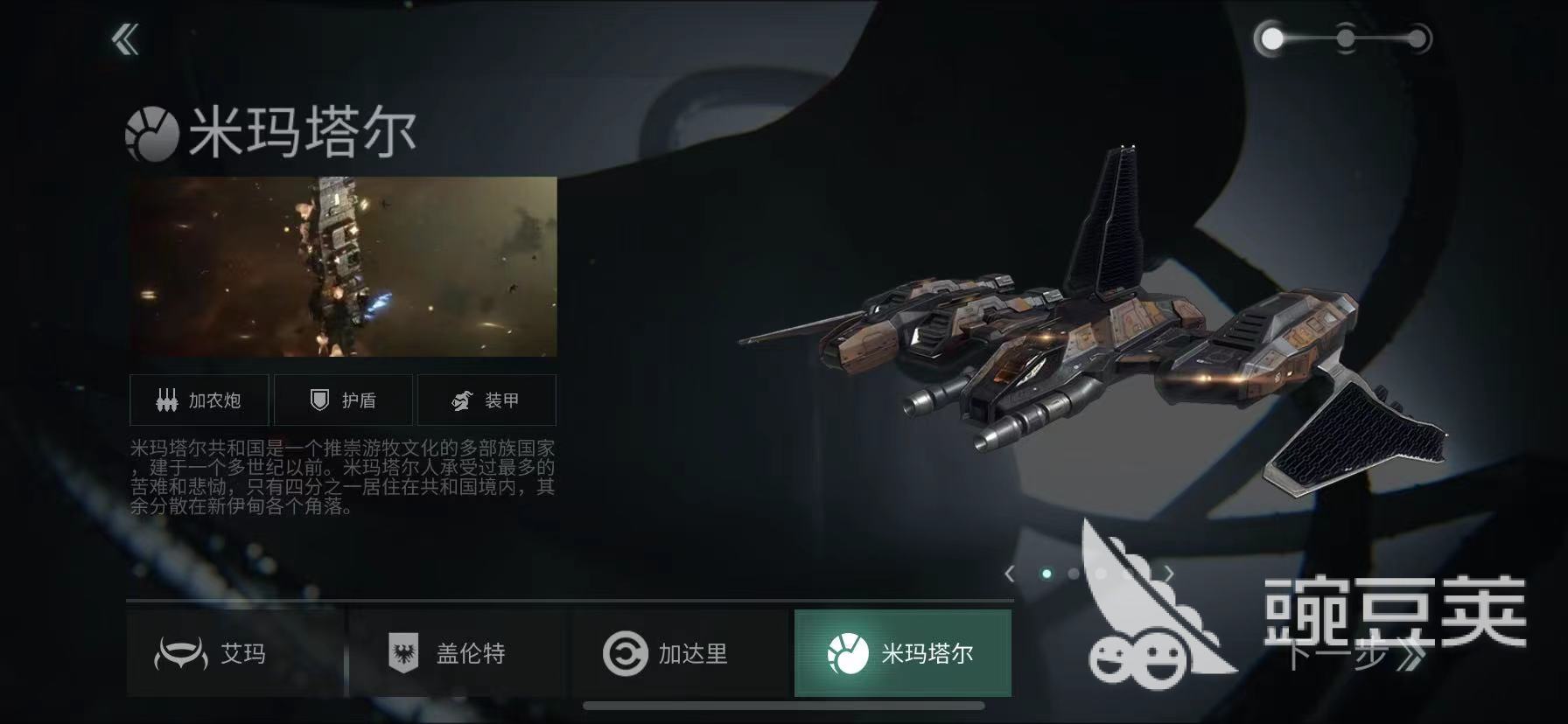Select the 米玛塔尔 (Minmatar) faction tab
Screen dimensions: 1568x724
pos(902,653)
